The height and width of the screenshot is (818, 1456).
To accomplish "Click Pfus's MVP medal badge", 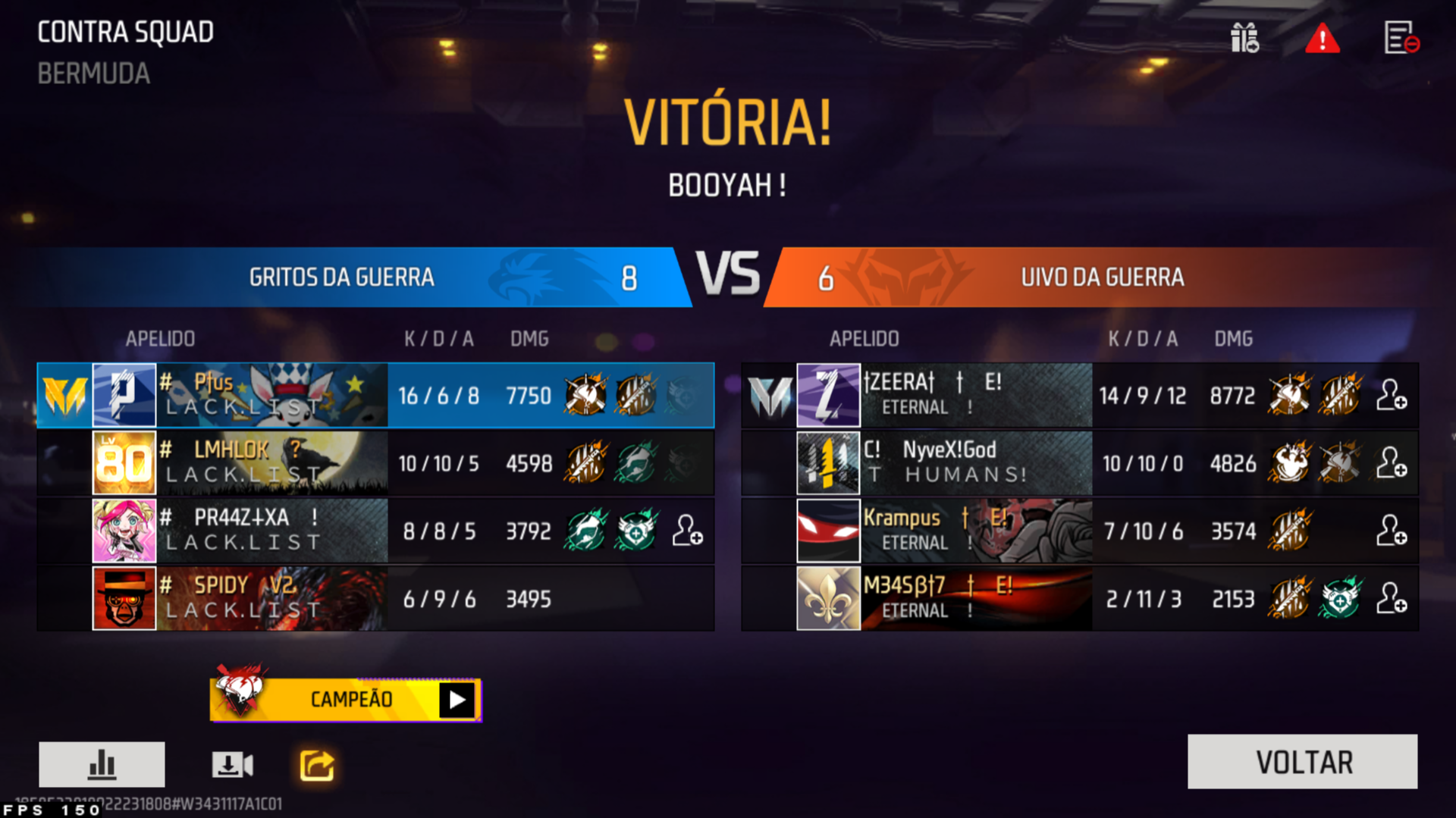I will coord(64,395).
